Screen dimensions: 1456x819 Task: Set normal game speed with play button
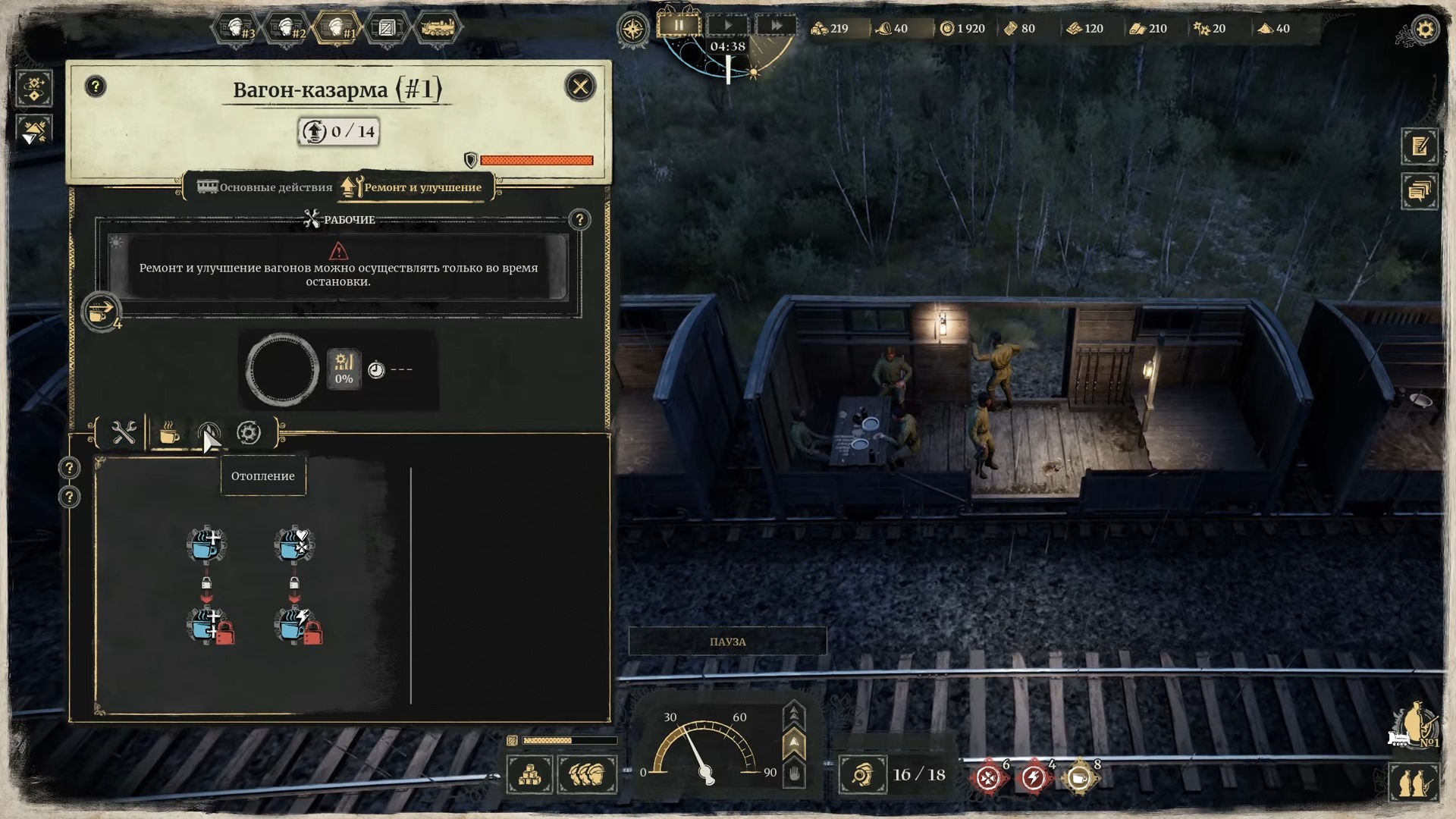tap(727, 26)
